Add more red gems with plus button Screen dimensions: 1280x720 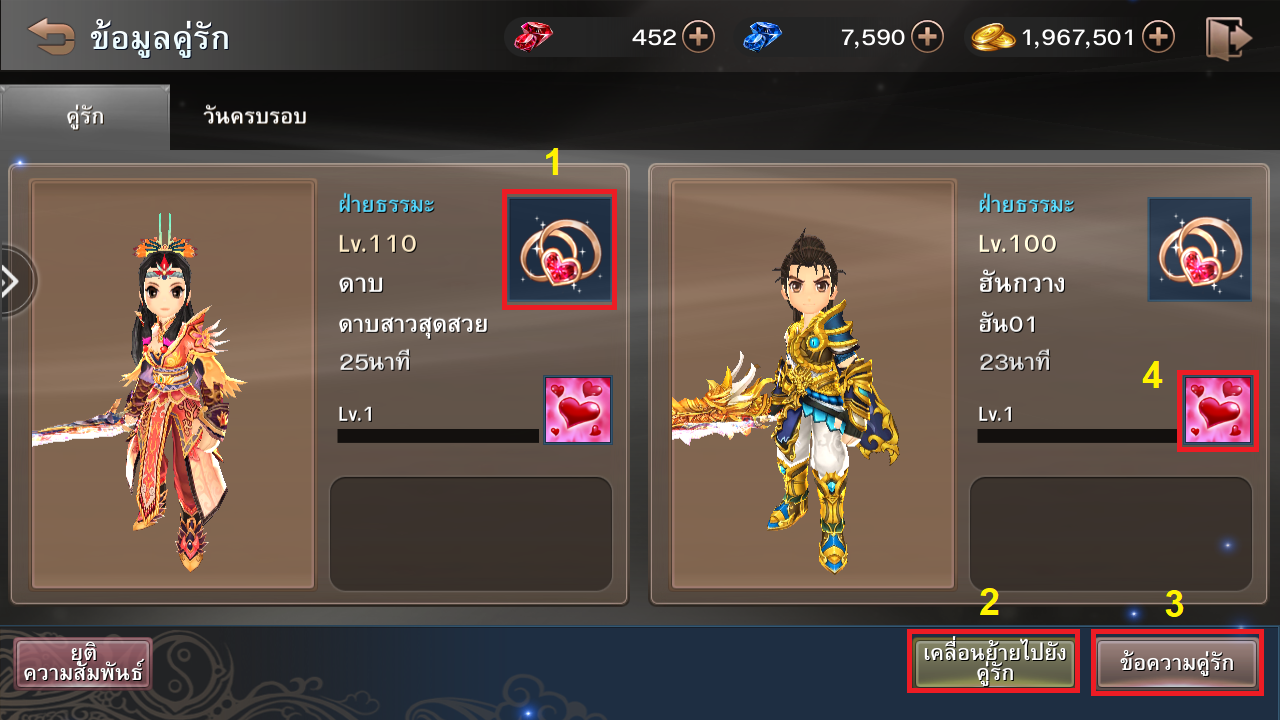point(698,38)
